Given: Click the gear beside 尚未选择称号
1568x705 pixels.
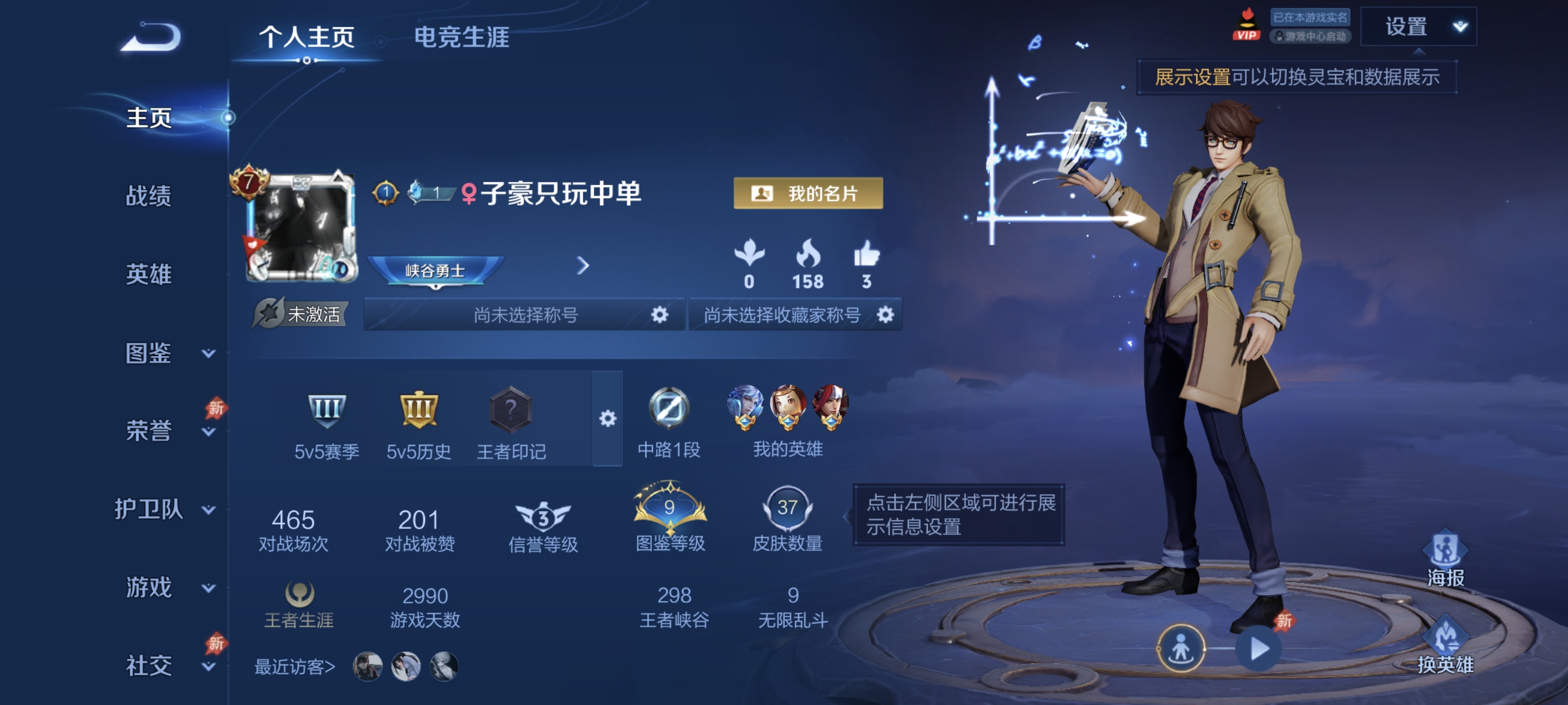Looking at the screenshot, I should point(658,315).
